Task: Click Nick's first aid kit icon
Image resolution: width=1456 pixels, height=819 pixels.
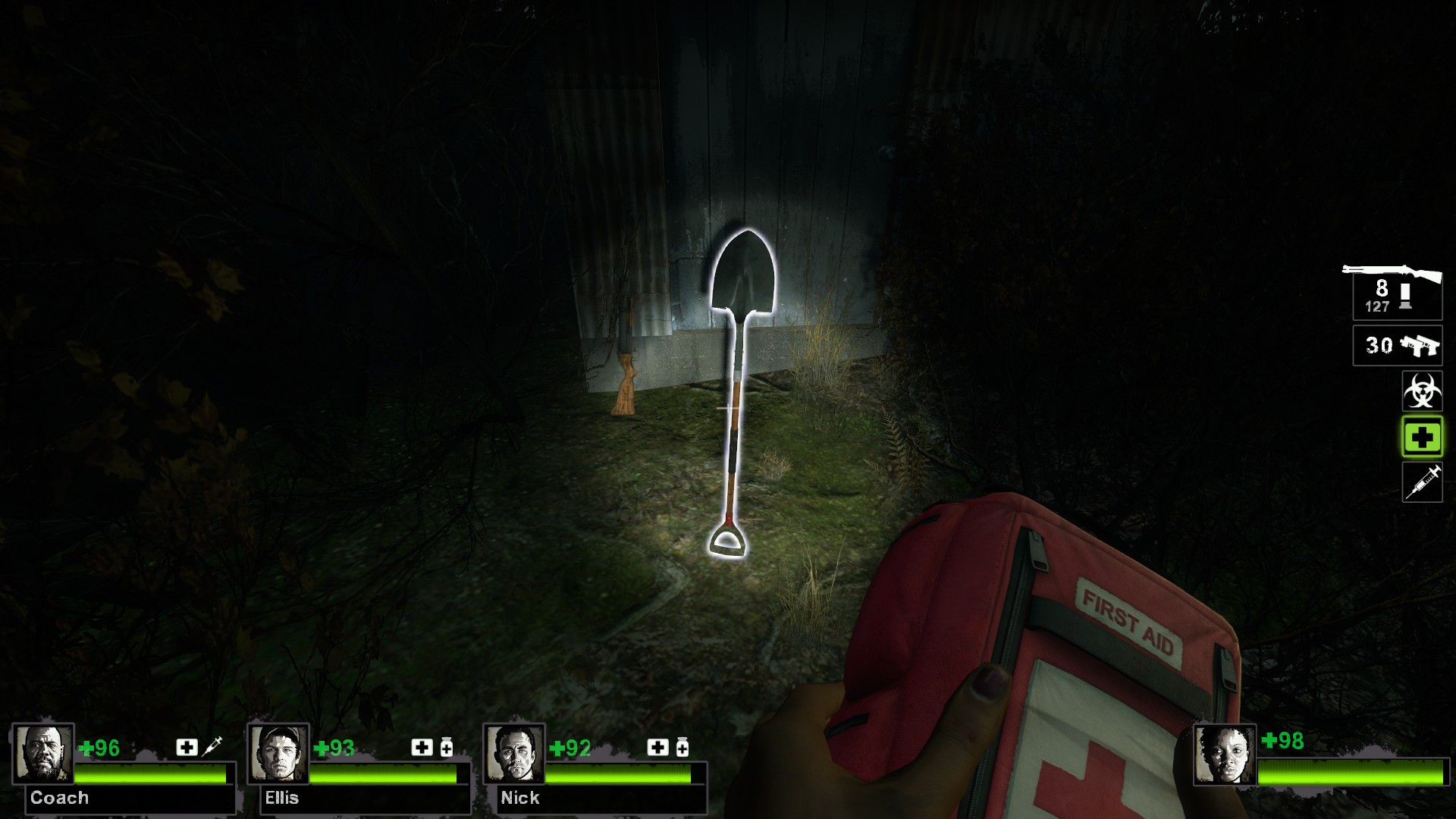Action: [657, 747]
